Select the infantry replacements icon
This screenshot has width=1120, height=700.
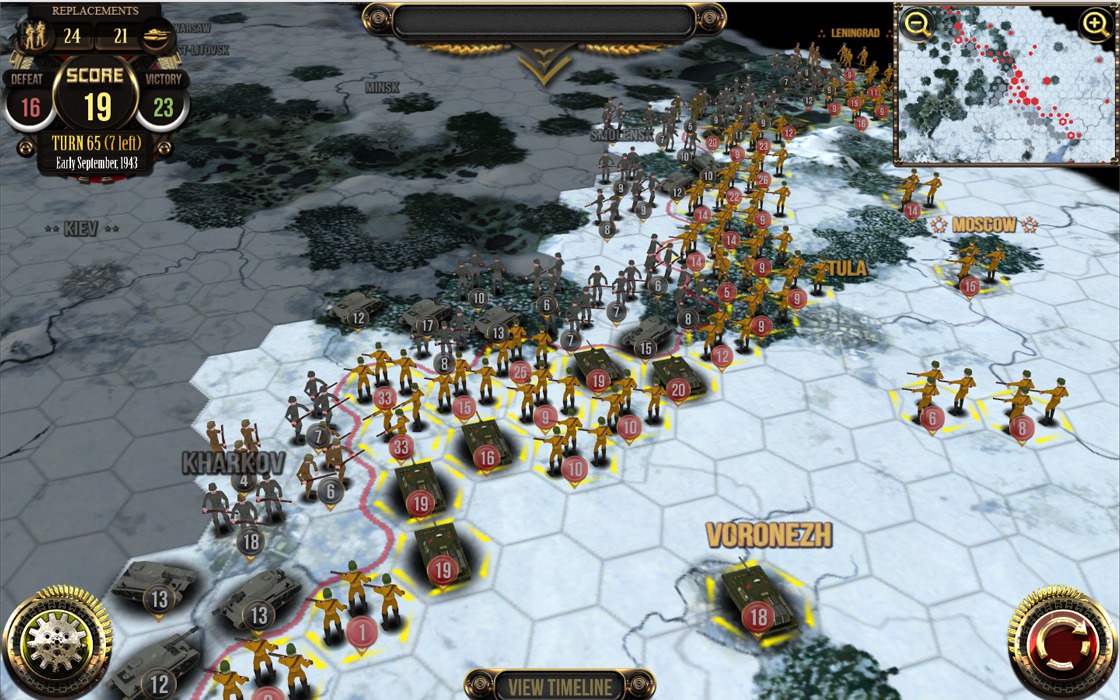click(34, 37)
